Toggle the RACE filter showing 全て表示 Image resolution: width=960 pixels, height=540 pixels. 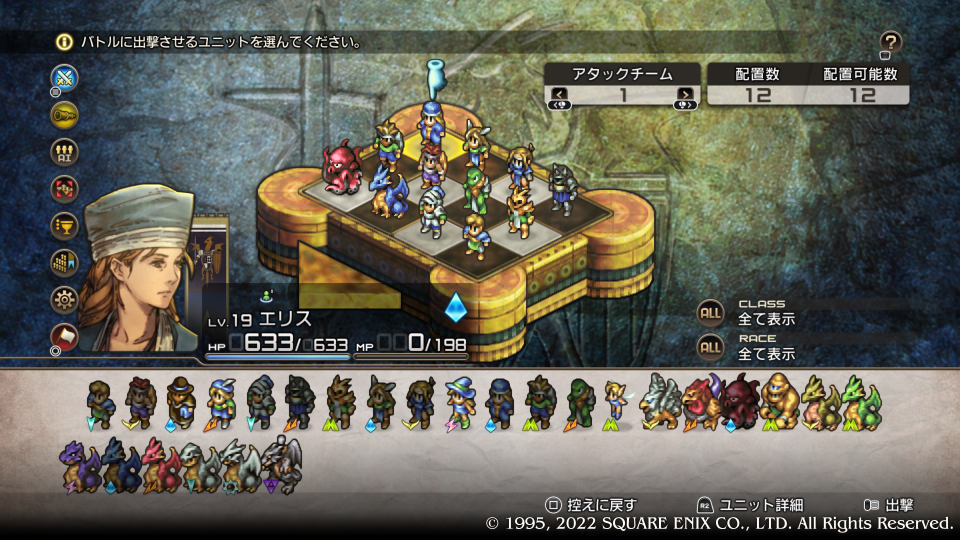[x=710, y=347]
